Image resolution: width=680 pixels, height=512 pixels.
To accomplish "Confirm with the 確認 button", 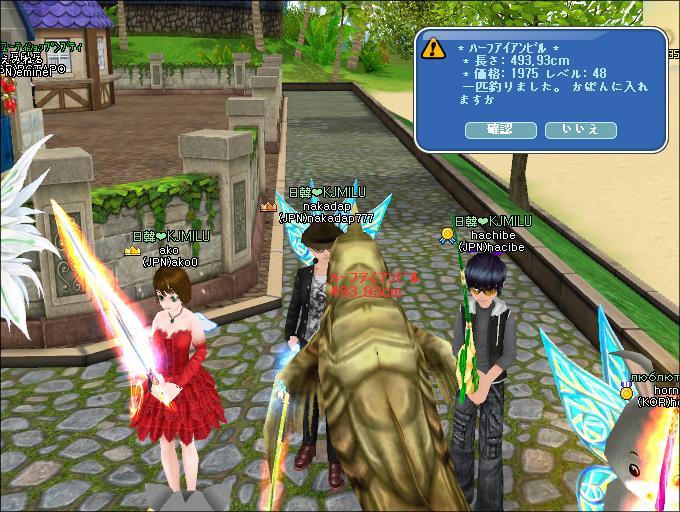I will 500,129.
